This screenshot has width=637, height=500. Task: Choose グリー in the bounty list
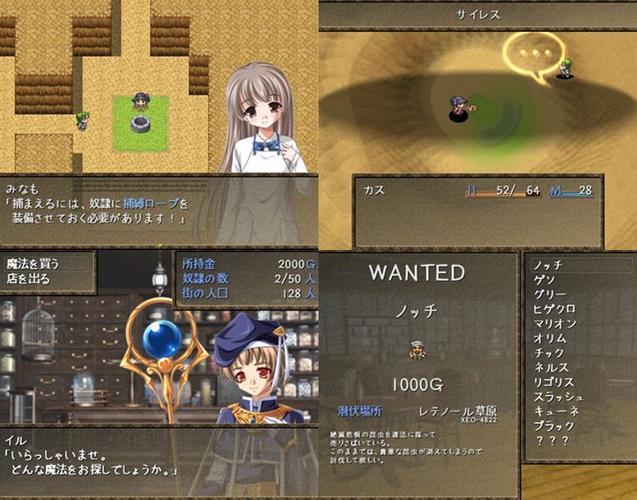[548, 295]
